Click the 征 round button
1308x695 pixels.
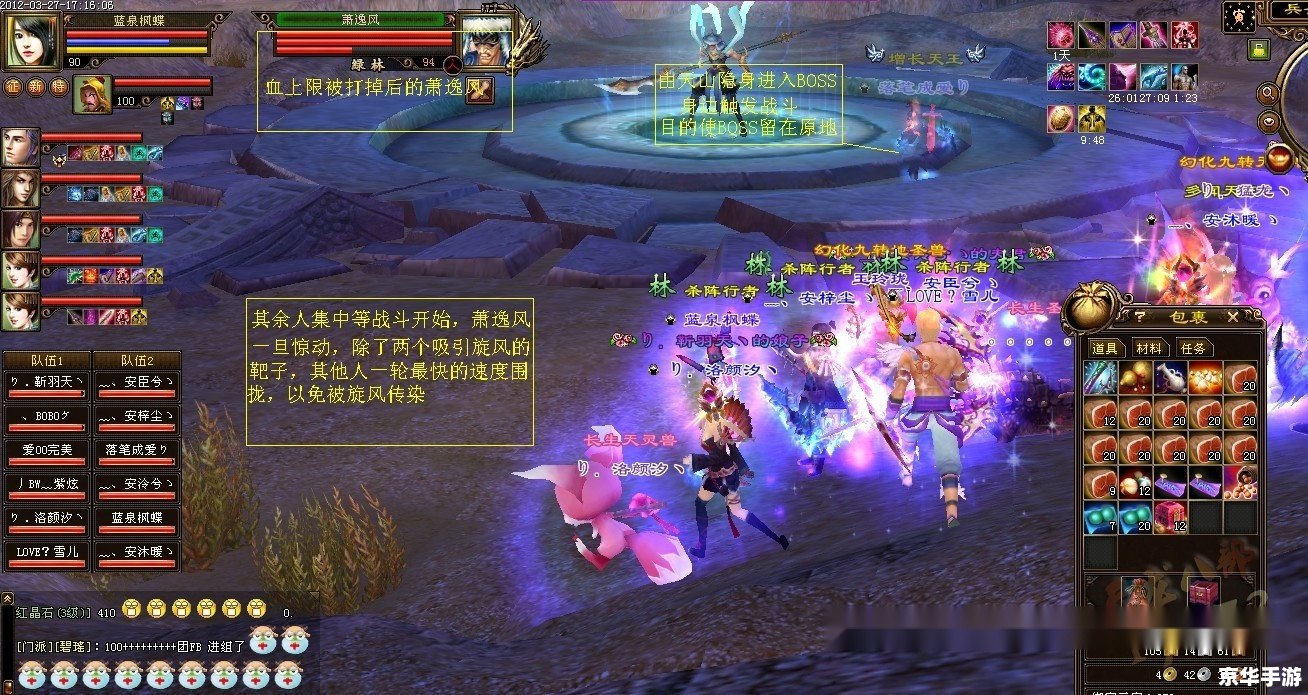pos(13,86)
